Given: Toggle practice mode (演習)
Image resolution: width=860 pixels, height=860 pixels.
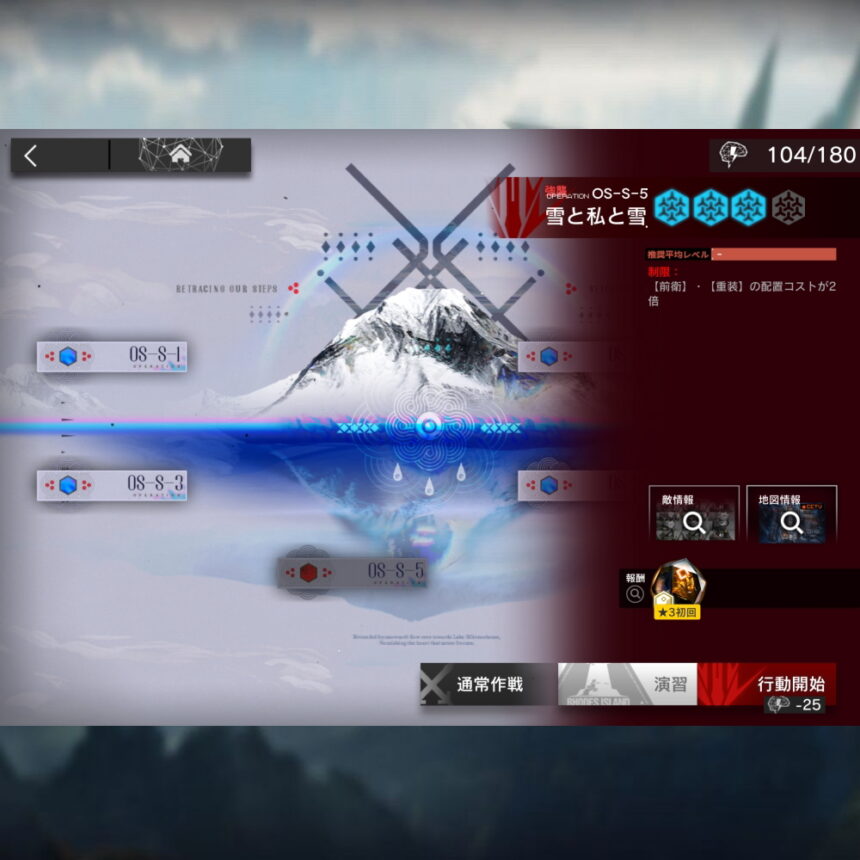Looking at the screenshot, I should 627,685.
